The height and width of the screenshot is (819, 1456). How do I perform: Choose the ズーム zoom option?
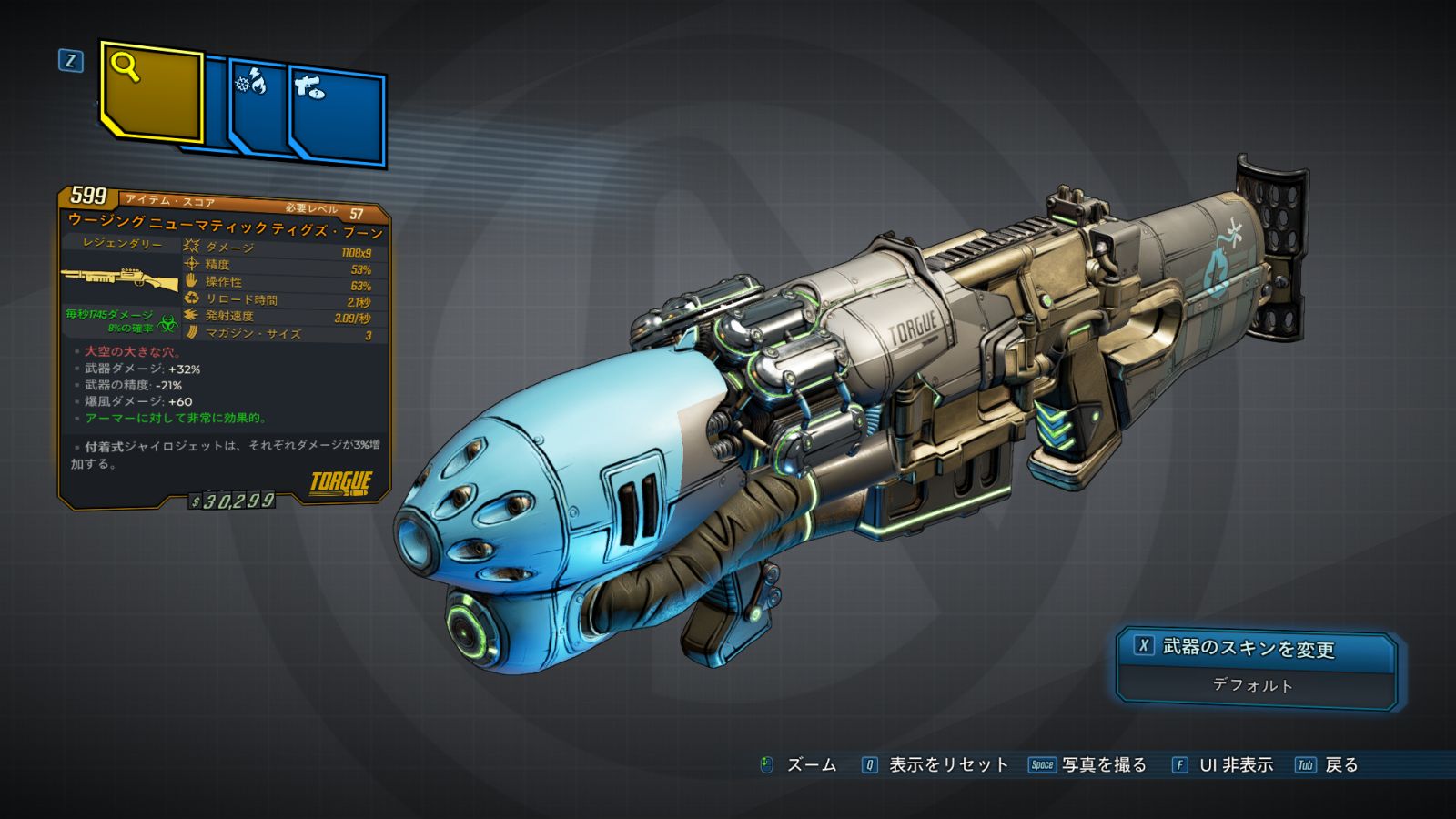click(799, 765)
